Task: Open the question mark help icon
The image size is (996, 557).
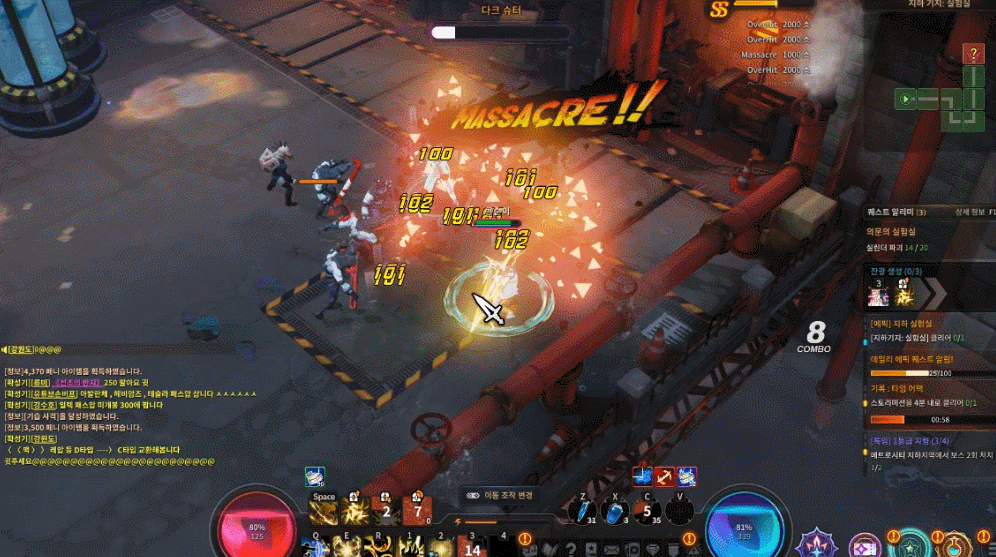Action: pos(973,53)
